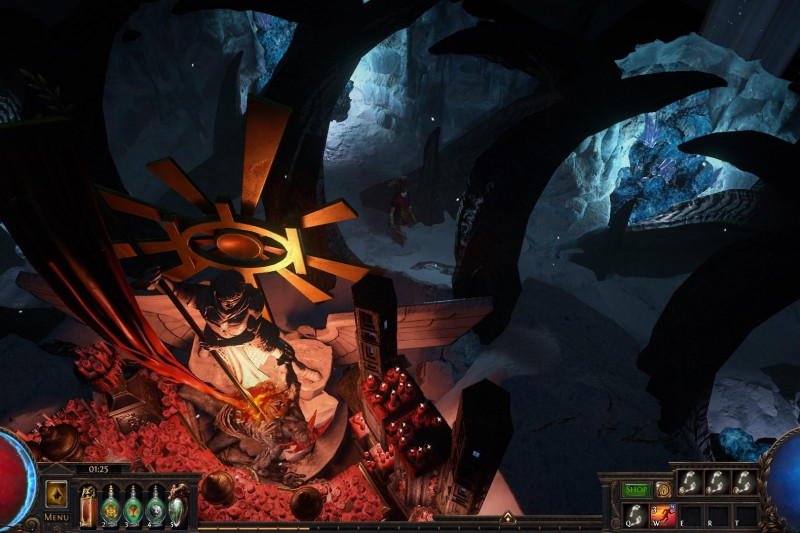800x533 pixels.
Task: Open the green Shop button
Action: coord(636,490)
